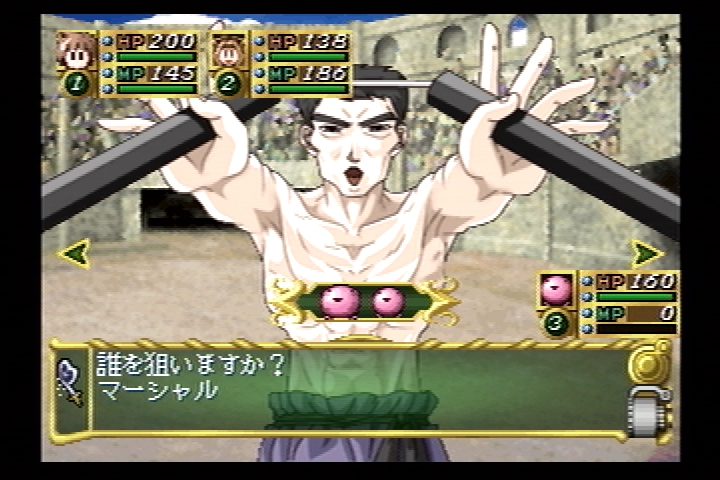Screen dimensions: 720x480
Task: Click the sword attack icon in the dialog box
Action: (70, 382)
